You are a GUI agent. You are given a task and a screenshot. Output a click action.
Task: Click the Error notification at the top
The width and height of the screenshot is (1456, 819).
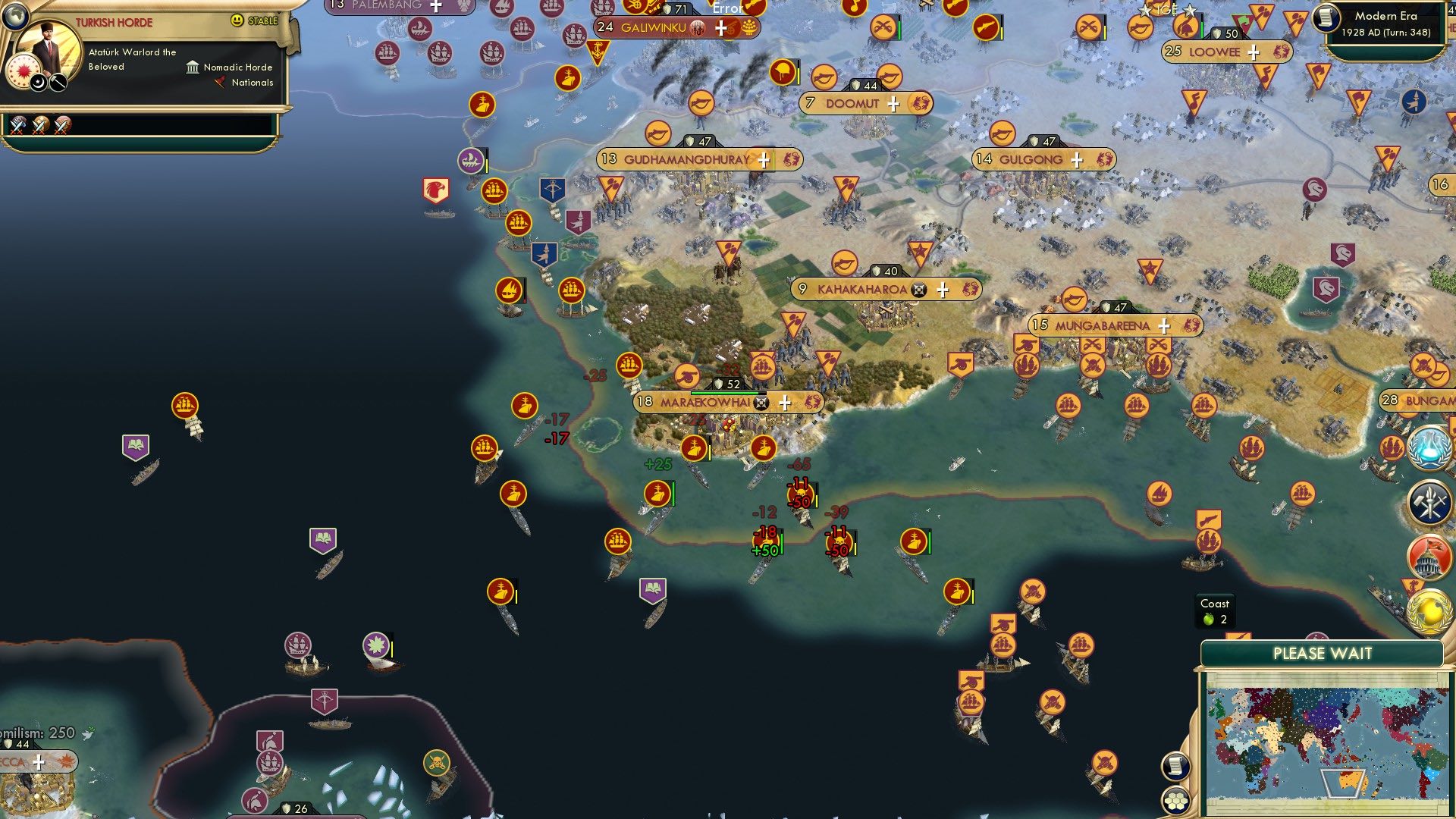(726, 9)
